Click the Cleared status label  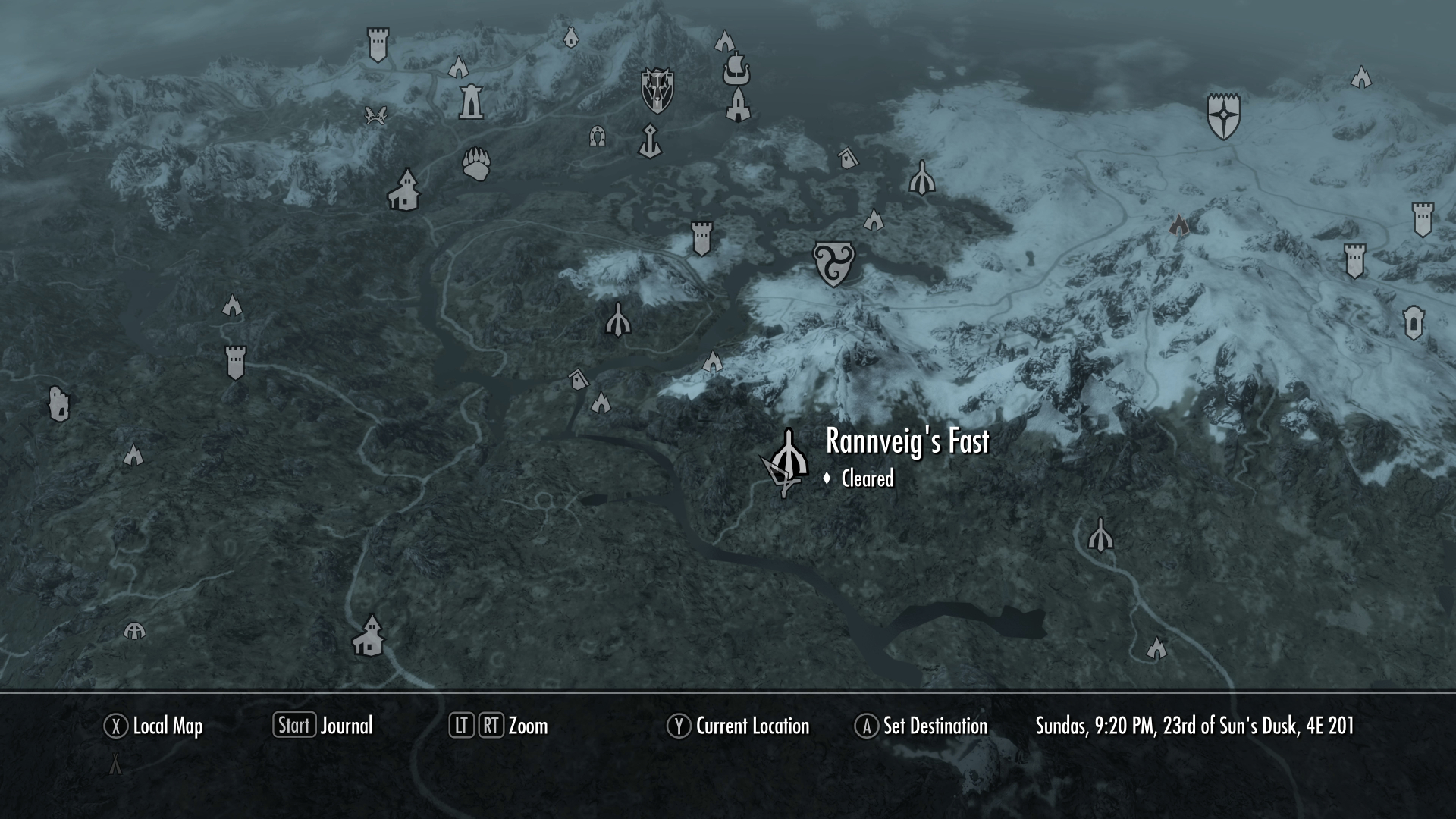[x=867, y=479]
